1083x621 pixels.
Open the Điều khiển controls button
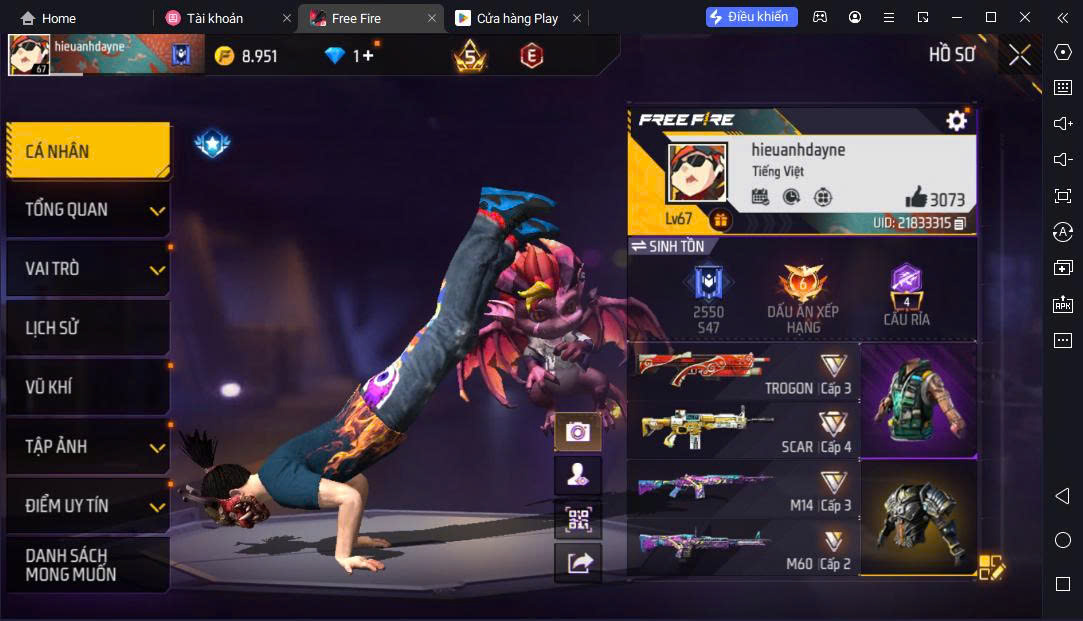pos(752,17)
